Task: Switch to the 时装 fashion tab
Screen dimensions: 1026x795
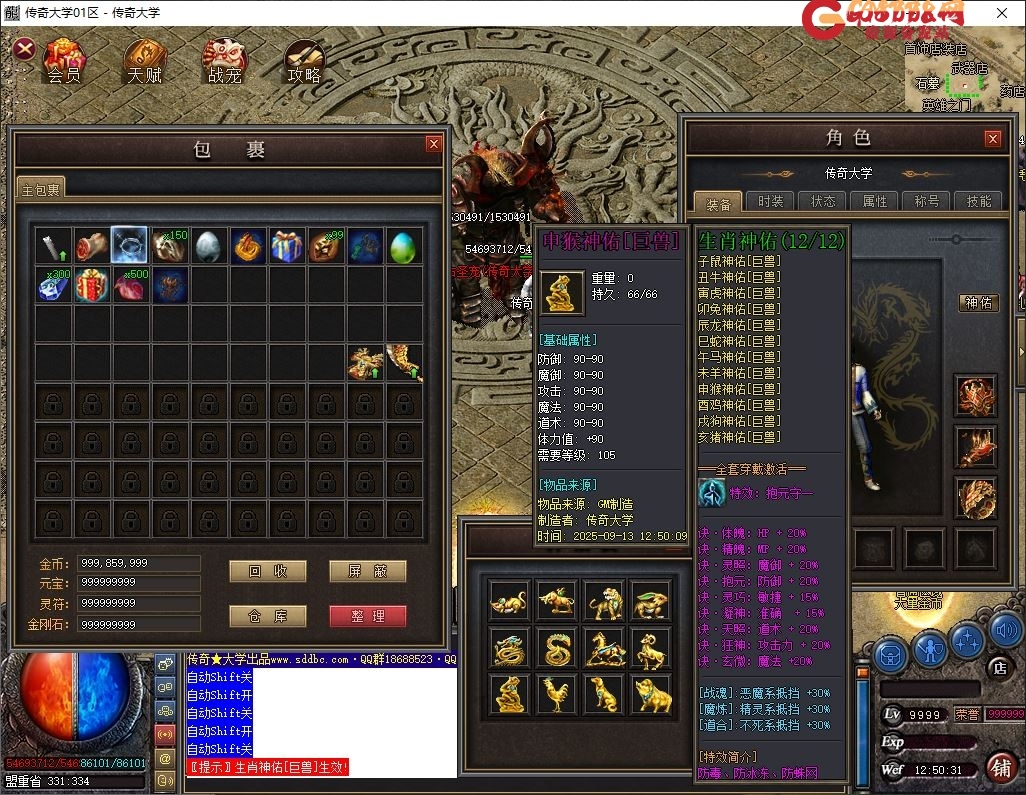Action: pos(770,201)
